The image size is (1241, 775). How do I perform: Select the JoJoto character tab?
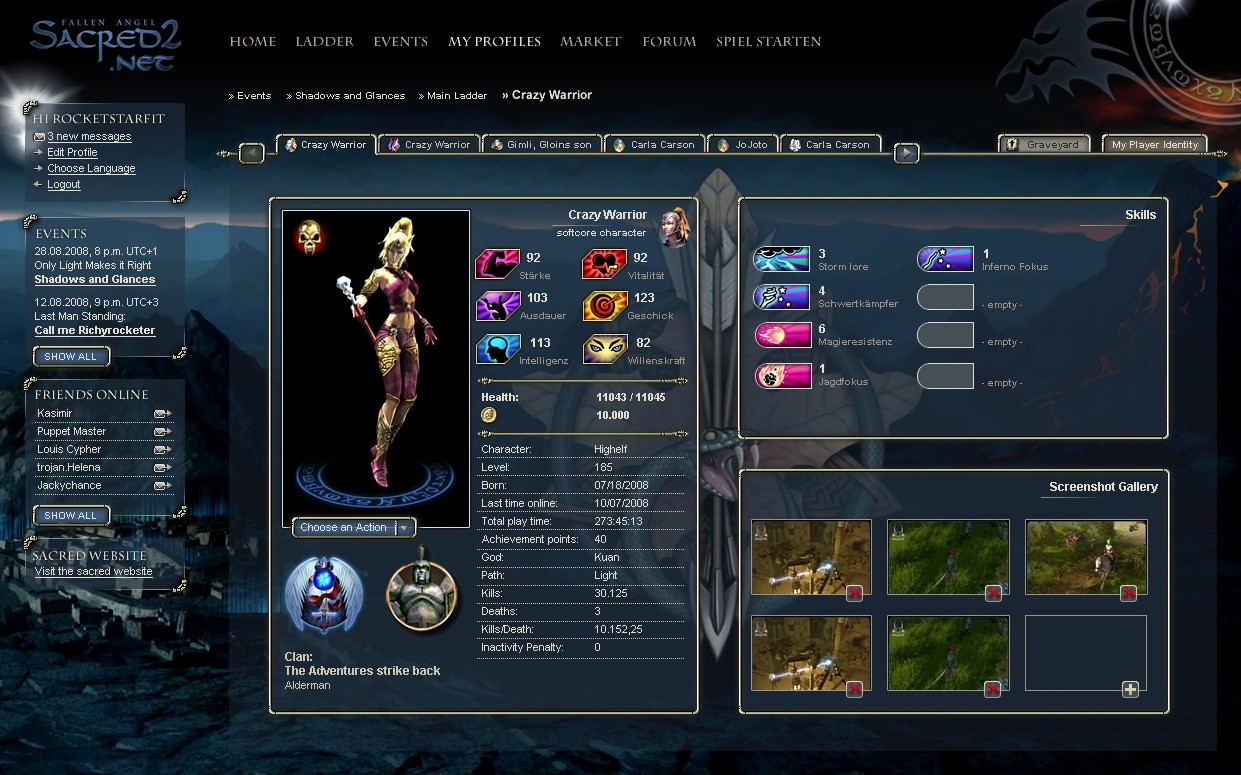pos(744,145)
